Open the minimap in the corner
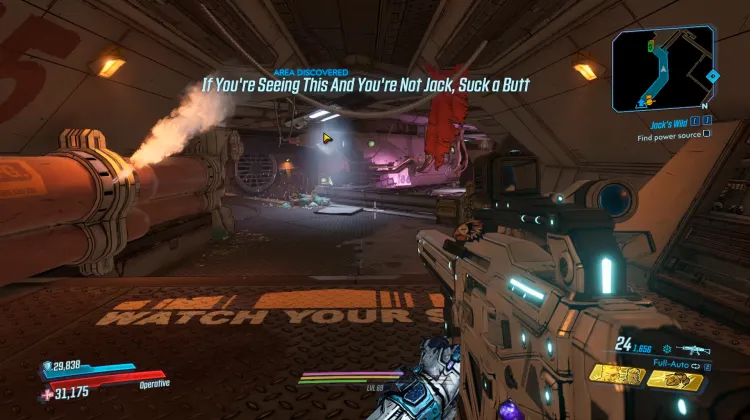The height and width of the screenshot is (420, 750). 664,68
